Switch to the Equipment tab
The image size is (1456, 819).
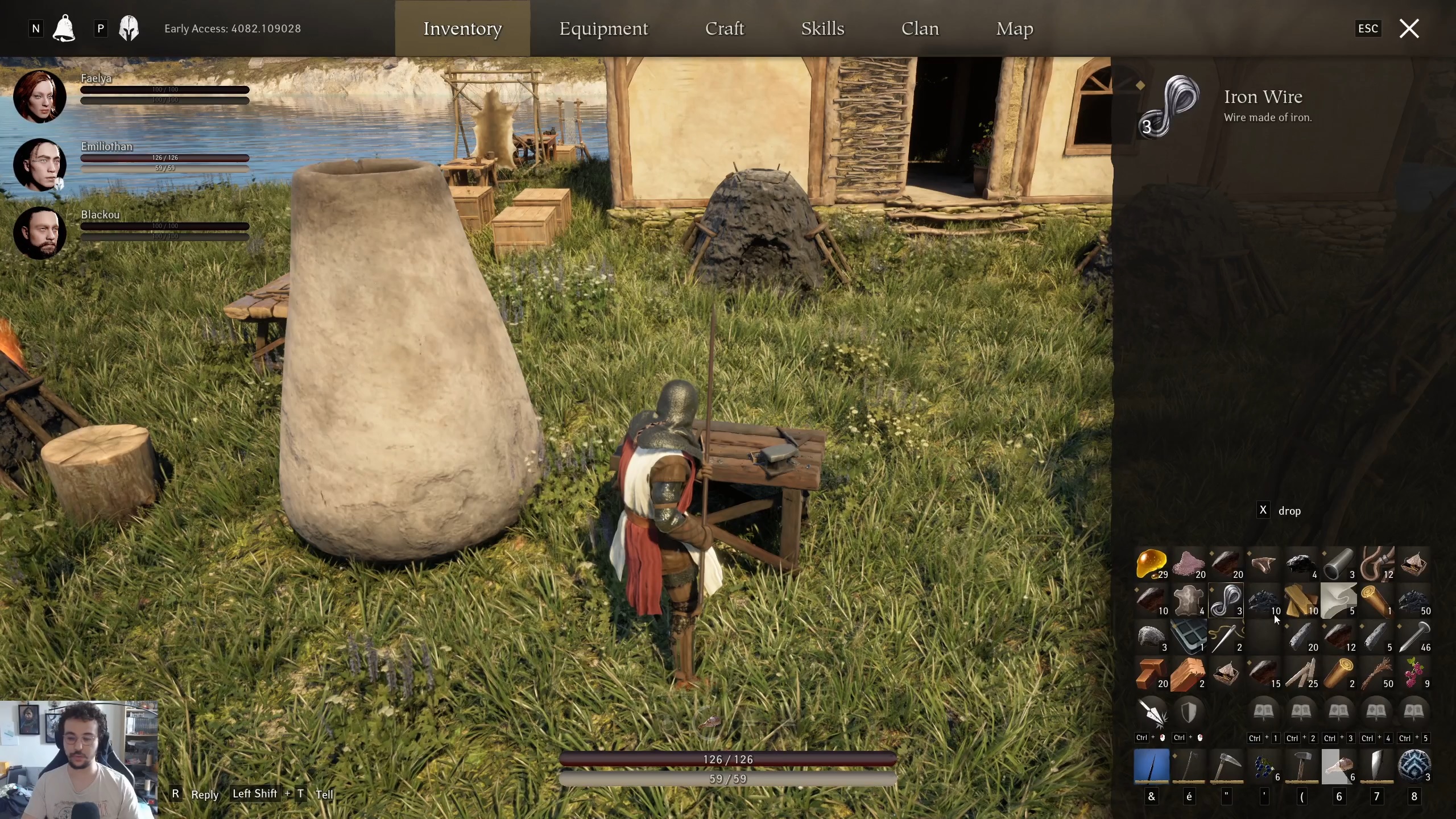point(603,28)
